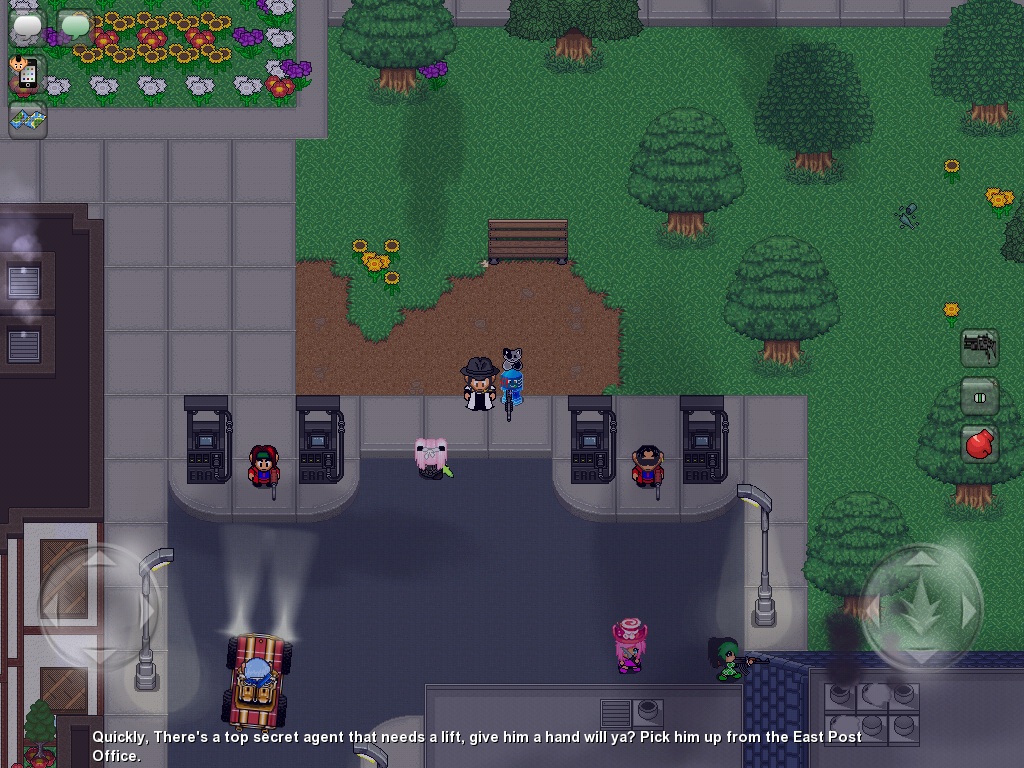
Task: Open the green speech bubble messages
Action: [73, 26]
